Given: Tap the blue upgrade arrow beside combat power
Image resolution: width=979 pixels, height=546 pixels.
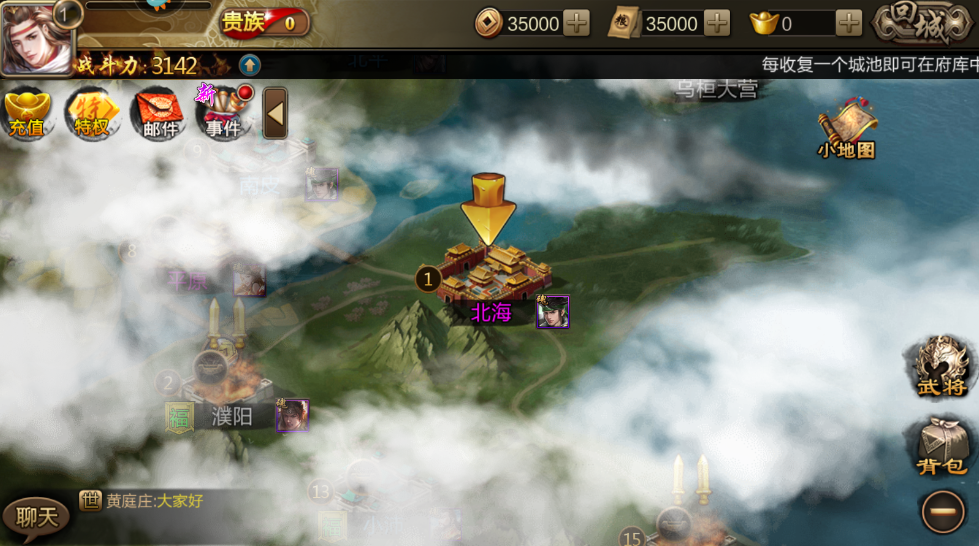Looking at the screenshot, I should [x=249, y=66].
